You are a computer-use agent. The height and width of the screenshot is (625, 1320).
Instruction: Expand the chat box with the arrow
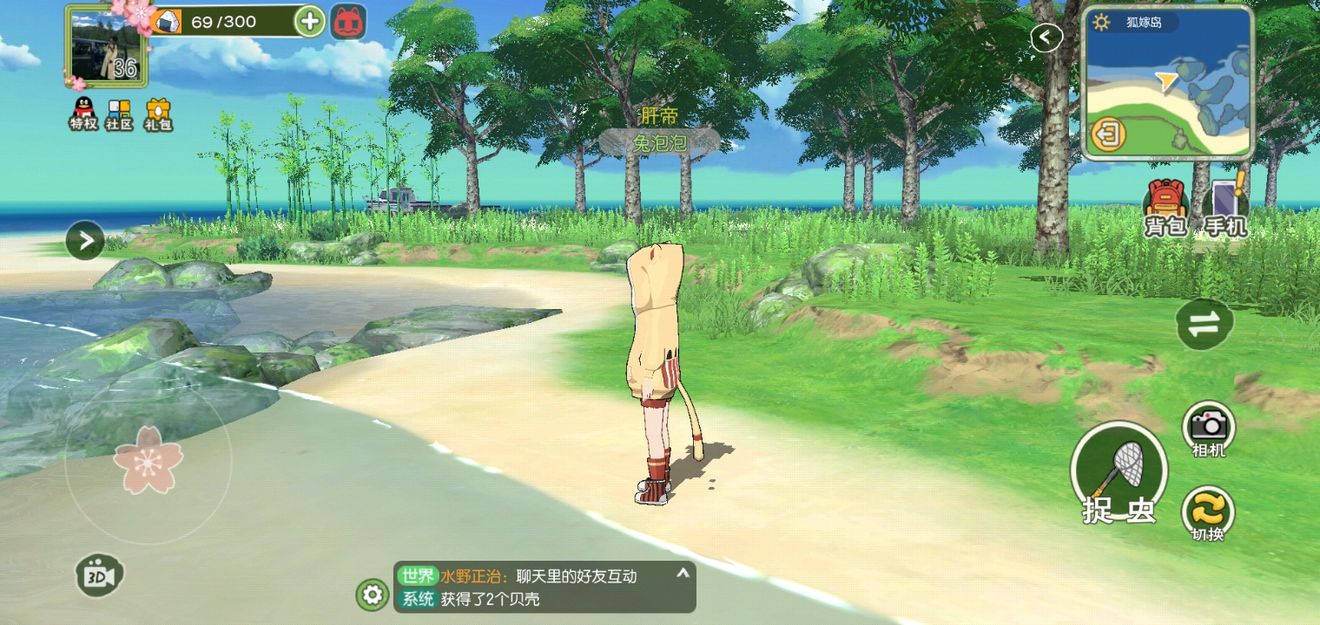[x=683, y=574]
